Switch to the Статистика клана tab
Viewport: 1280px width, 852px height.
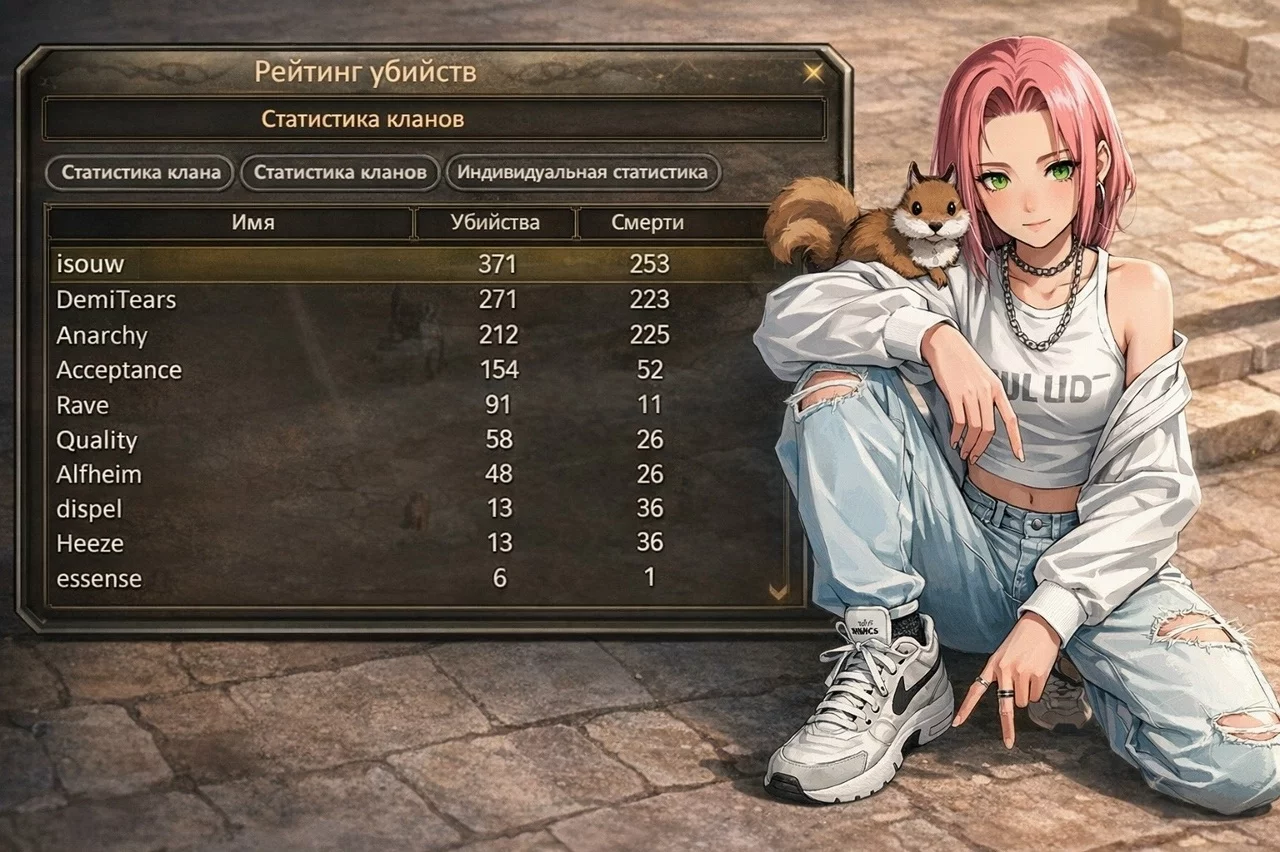[140, 172]
